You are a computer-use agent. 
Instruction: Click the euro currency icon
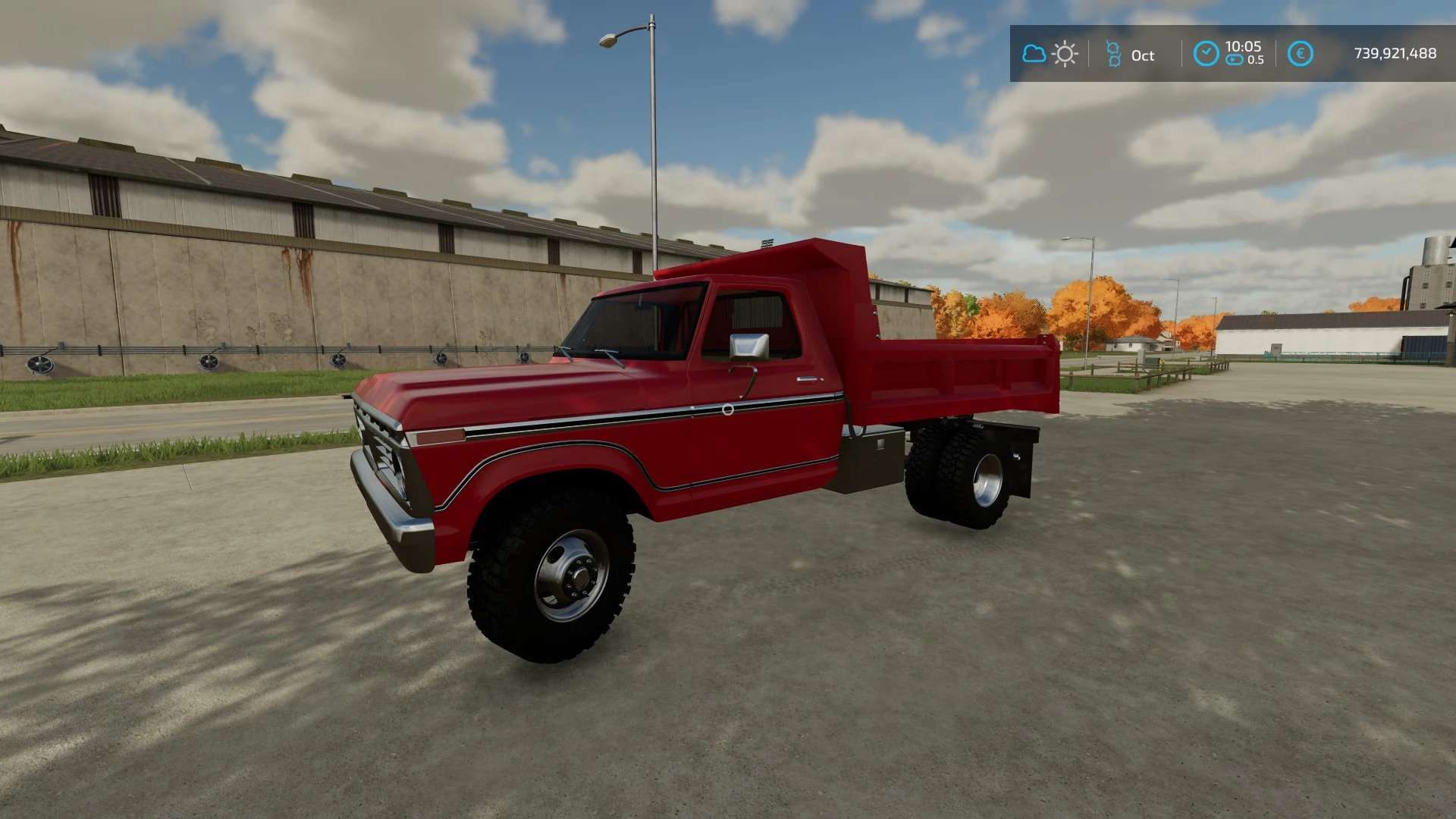tap(1300, 54)
